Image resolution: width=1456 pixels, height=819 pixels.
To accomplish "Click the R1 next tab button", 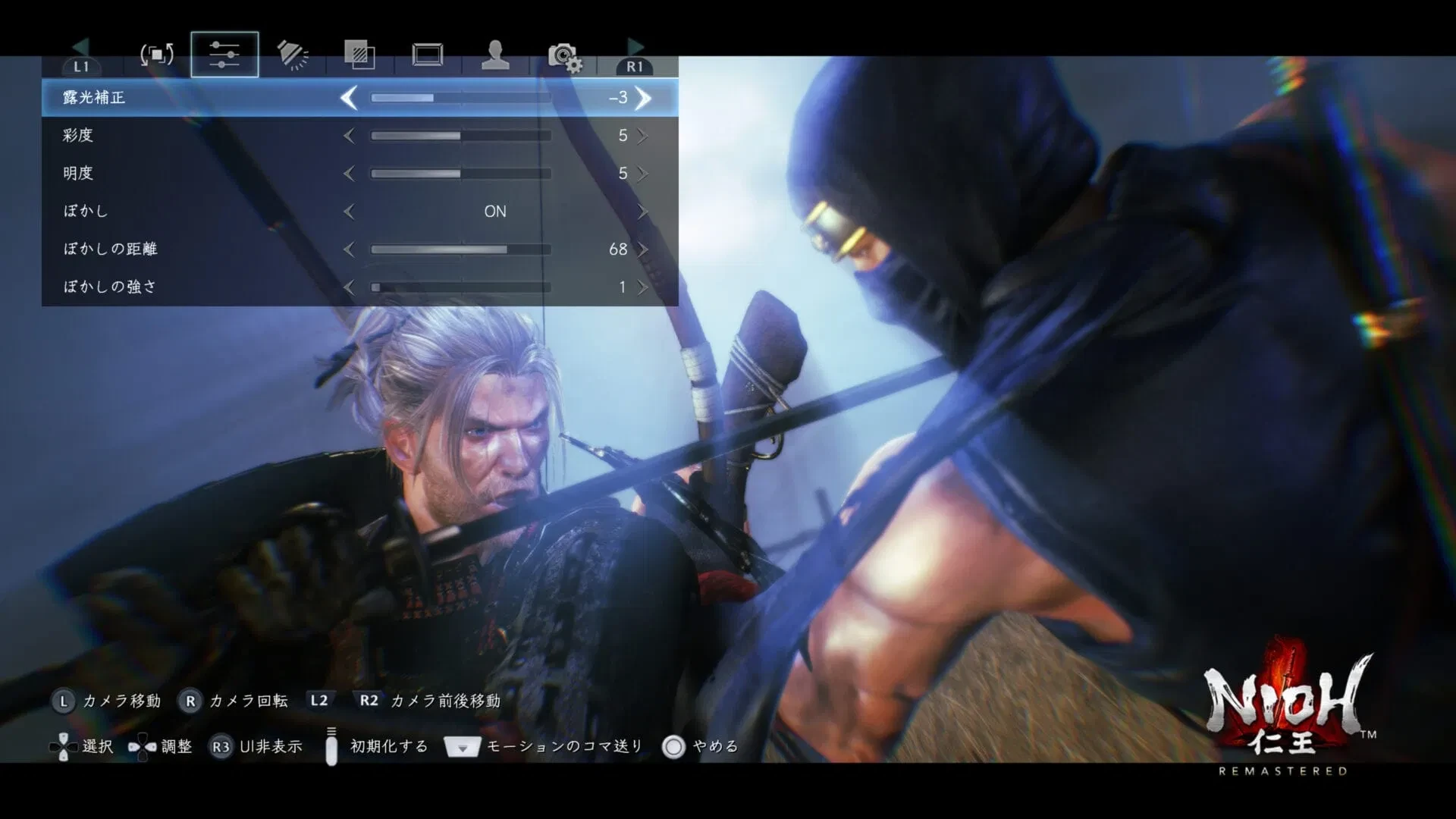I will tap(634, 67).
